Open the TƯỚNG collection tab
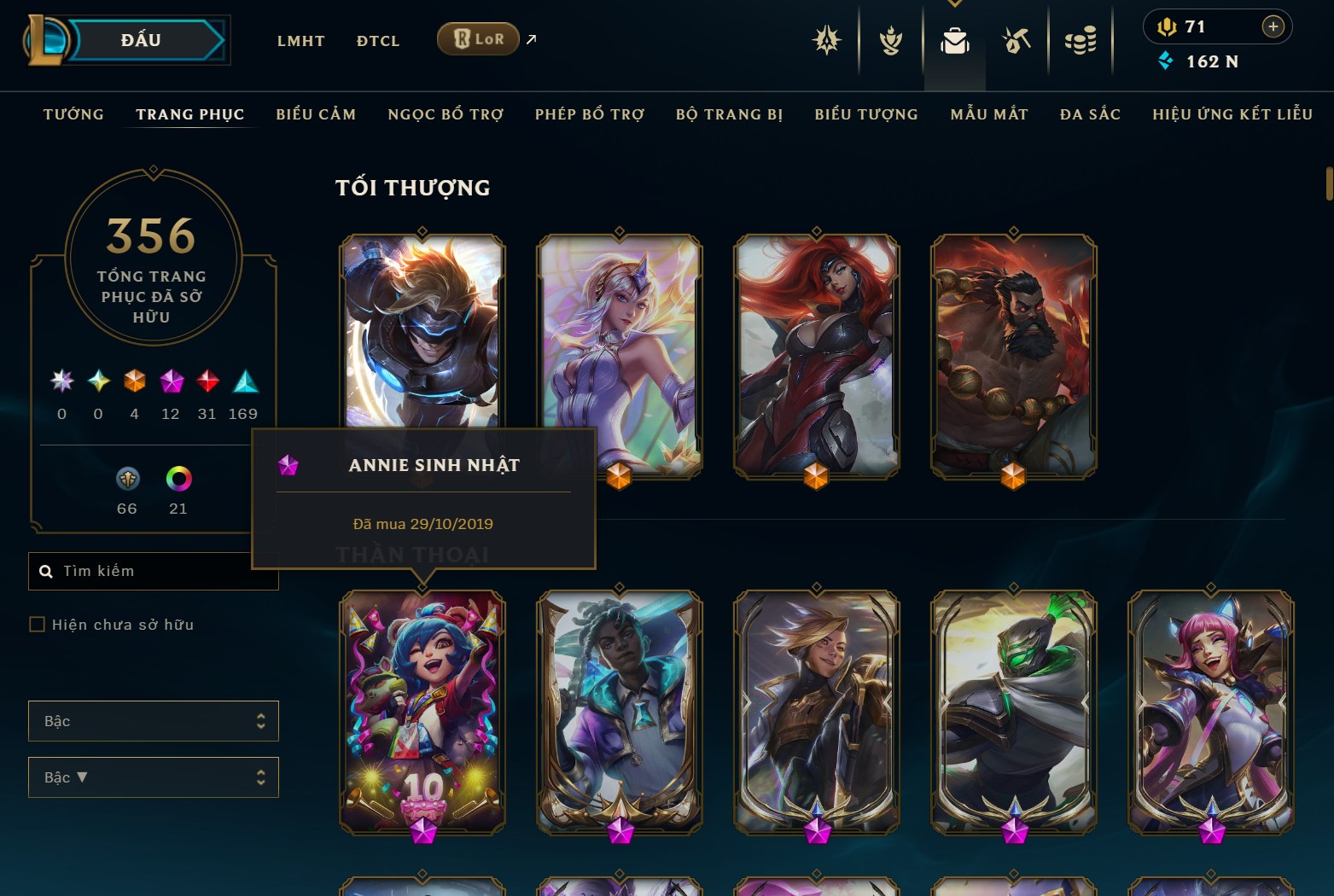The height and width of the screenshot is (896, 1334). point(73,114)
